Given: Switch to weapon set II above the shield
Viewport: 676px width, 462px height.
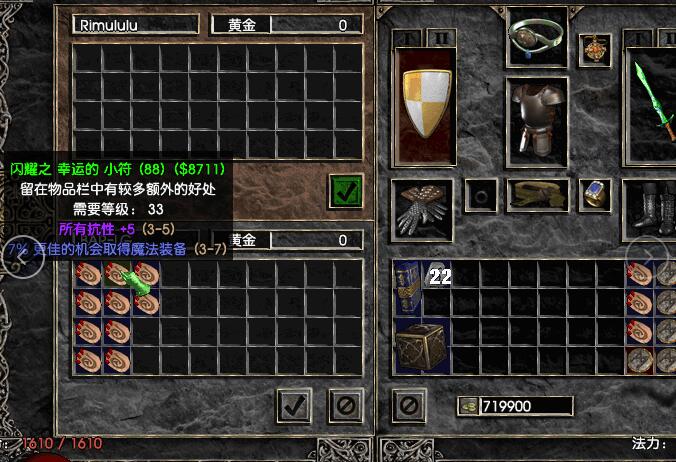Looking at the screenshot, I should (442, 38).
